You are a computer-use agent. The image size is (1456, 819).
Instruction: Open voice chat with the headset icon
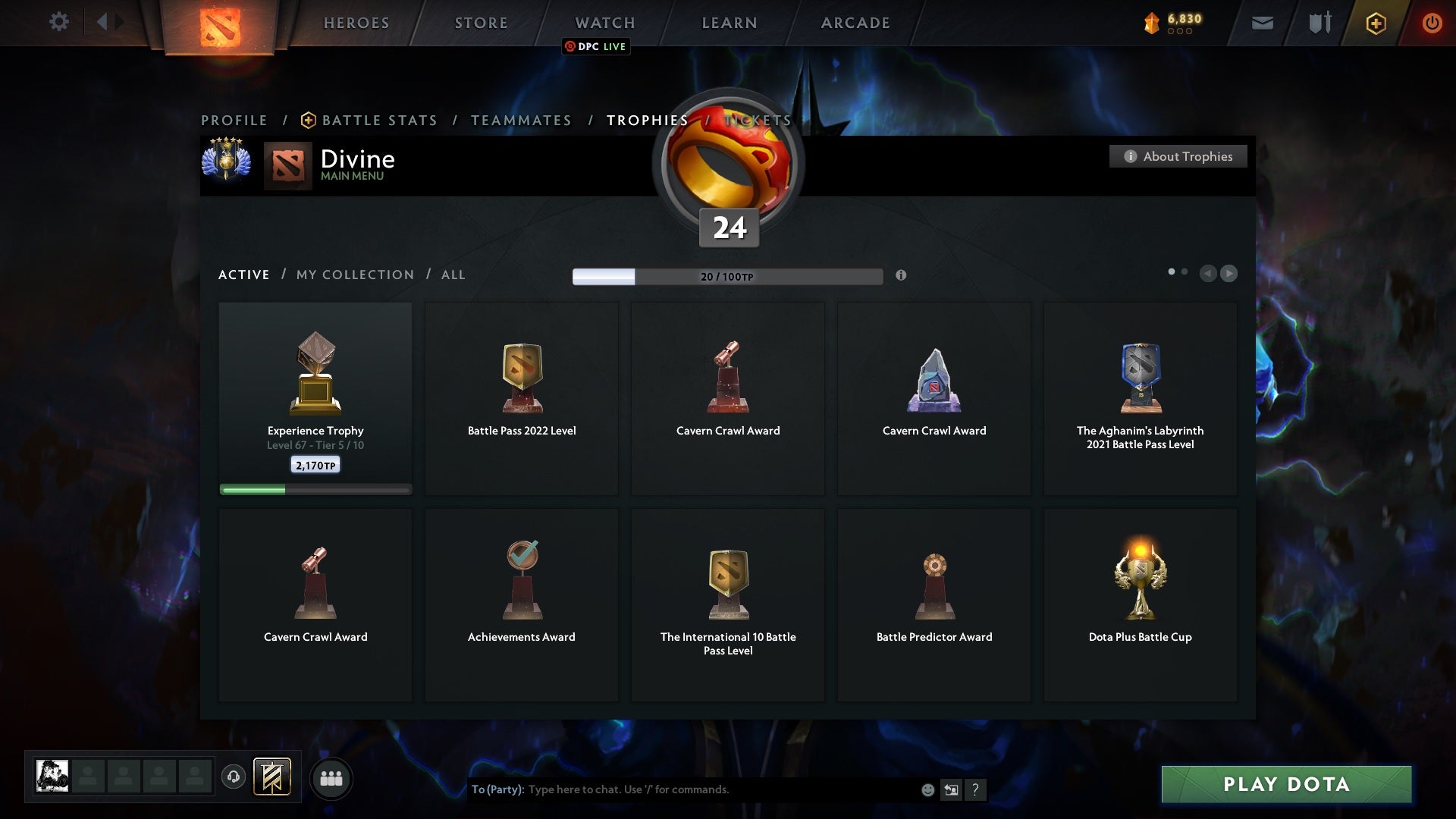click(x=234, y=778)
